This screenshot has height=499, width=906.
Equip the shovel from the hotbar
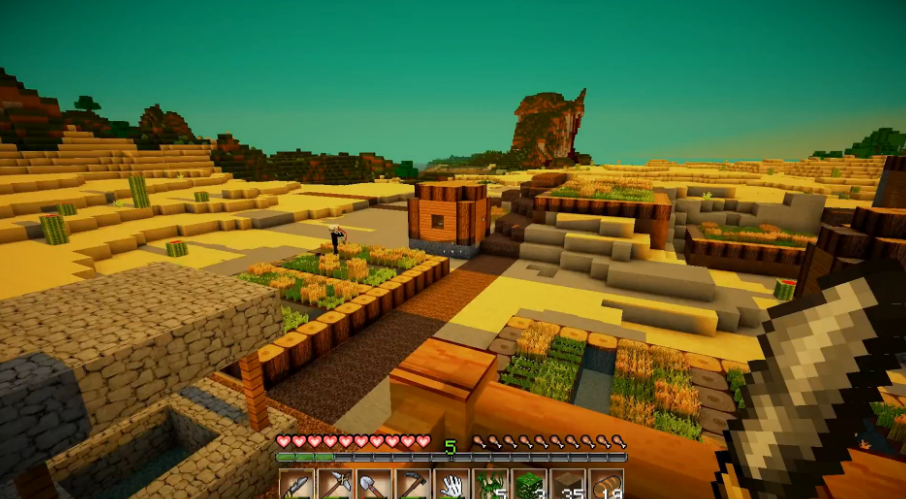click(x=374, y=485)
